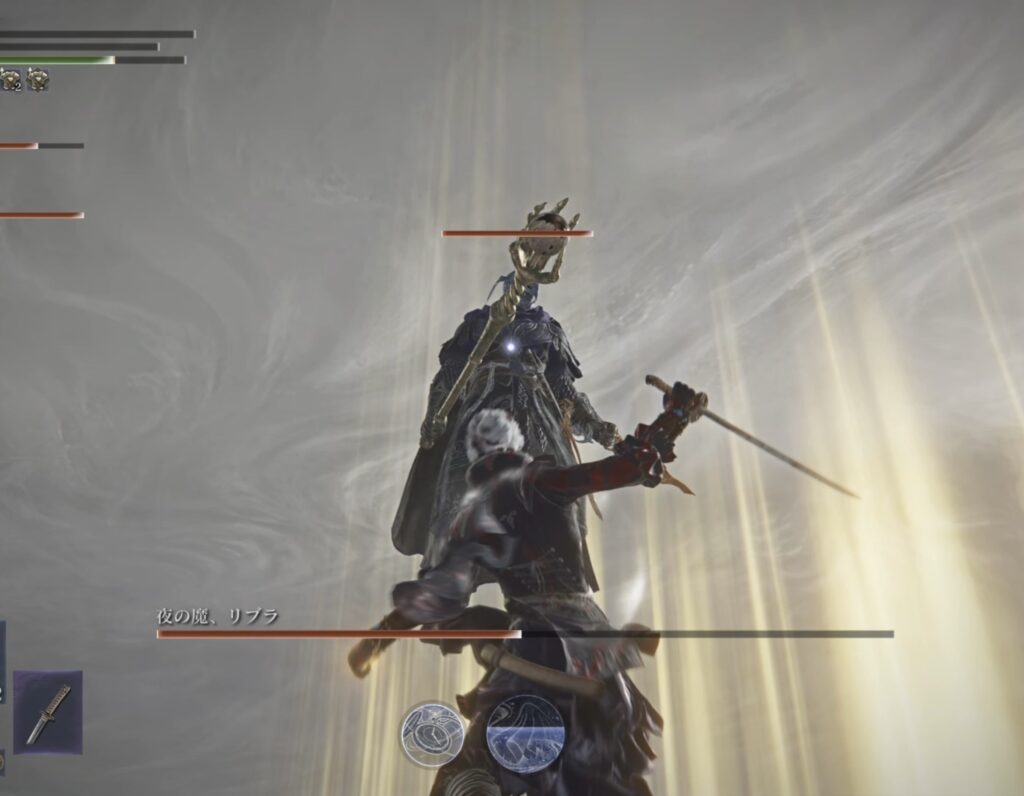Inspect the armor buff icon marked 2
Viewport: 1024px width, 796px height.
(10, 80)
